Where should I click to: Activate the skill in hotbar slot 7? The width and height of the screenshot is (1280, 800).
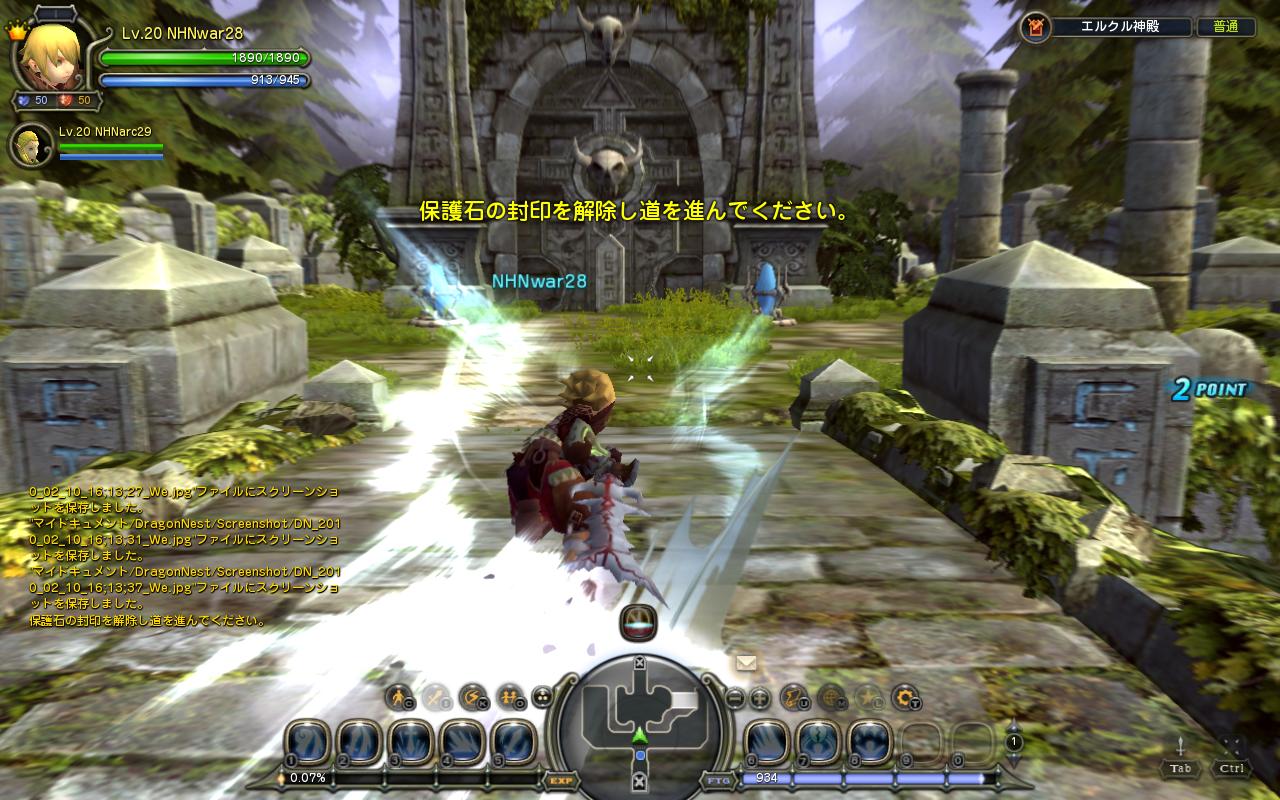[x=818, y=743]
